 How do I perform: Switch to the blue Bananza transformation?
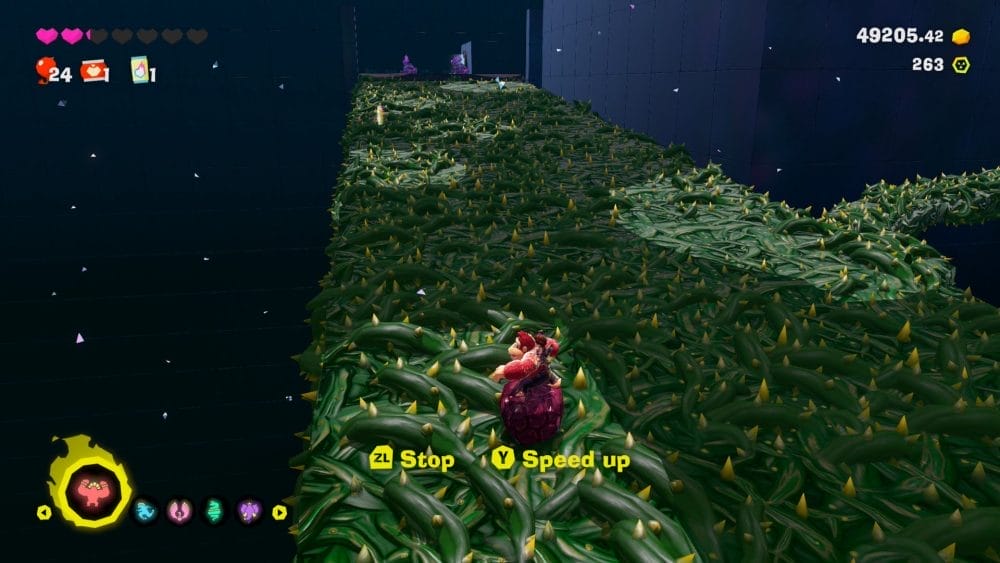tap(145, 512)
